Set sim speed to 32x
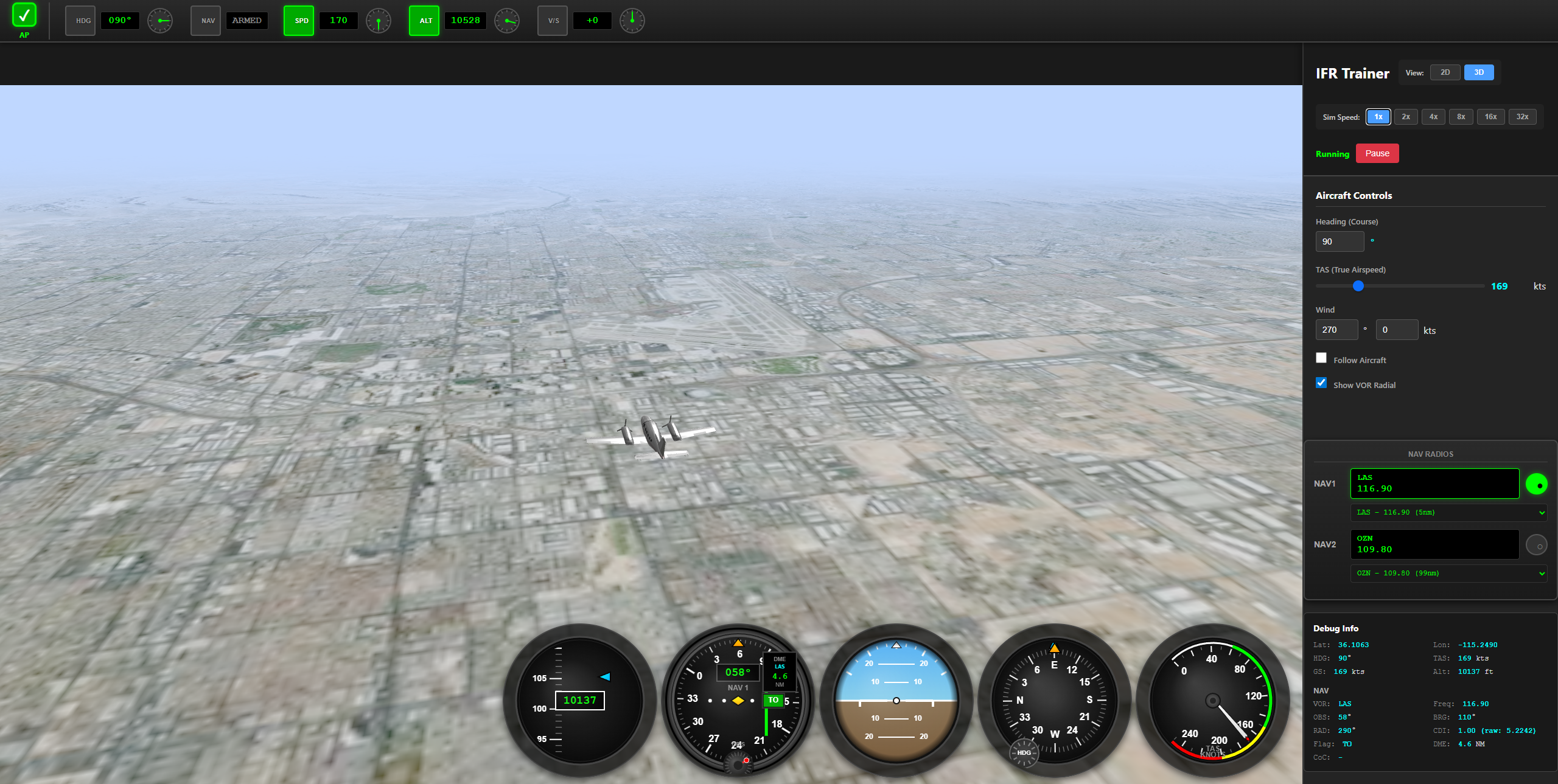This screenshot has width=1558, height=784. click(x=1522, y=116)
